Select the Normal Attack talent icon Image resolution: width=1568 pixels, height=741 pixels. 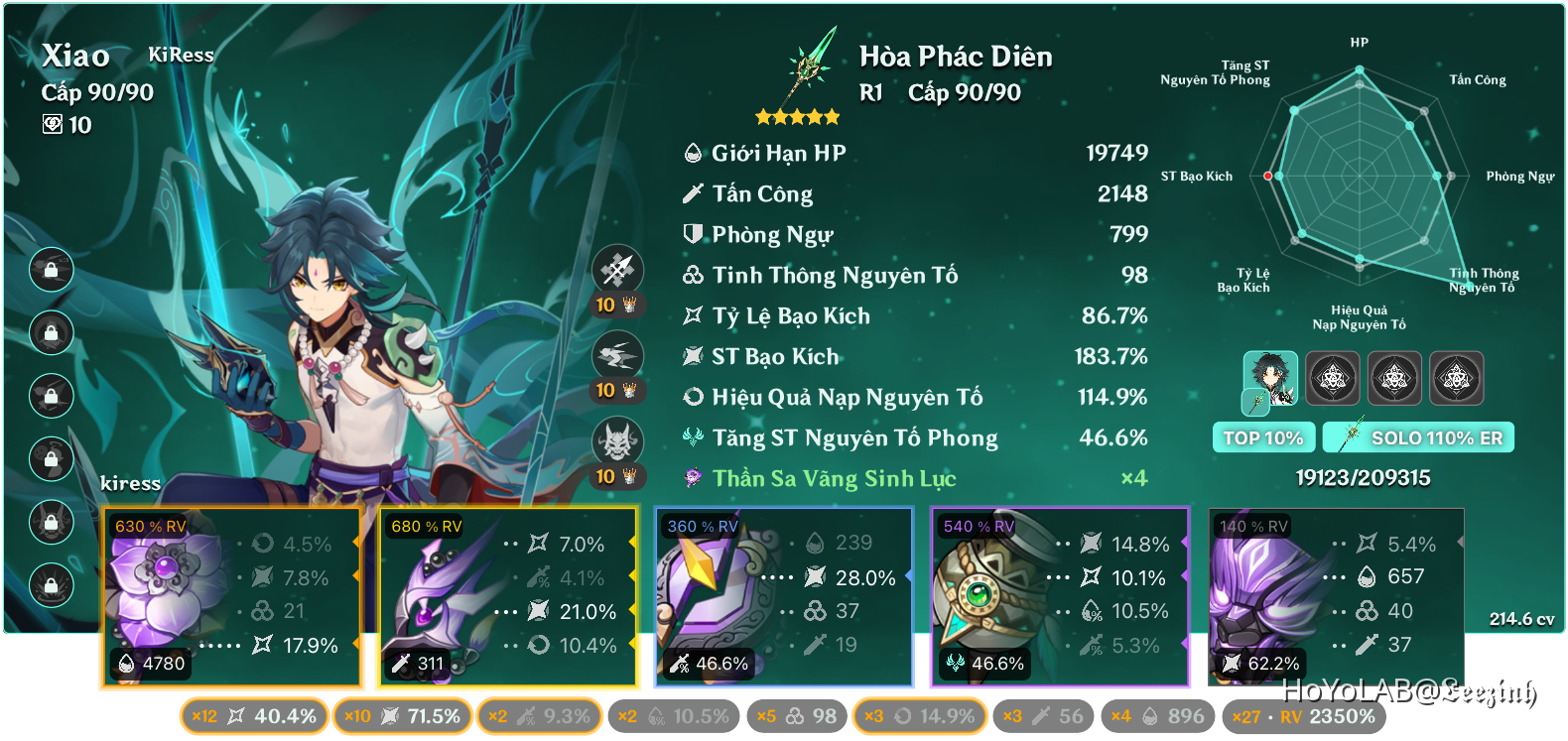click(617, 268)
